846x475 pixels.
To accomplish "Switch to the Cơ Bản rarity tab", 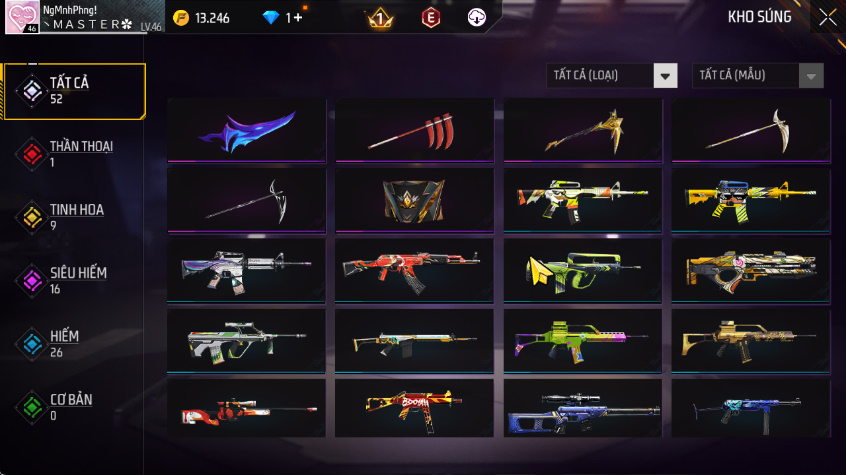I will click(x=74, y=406).
